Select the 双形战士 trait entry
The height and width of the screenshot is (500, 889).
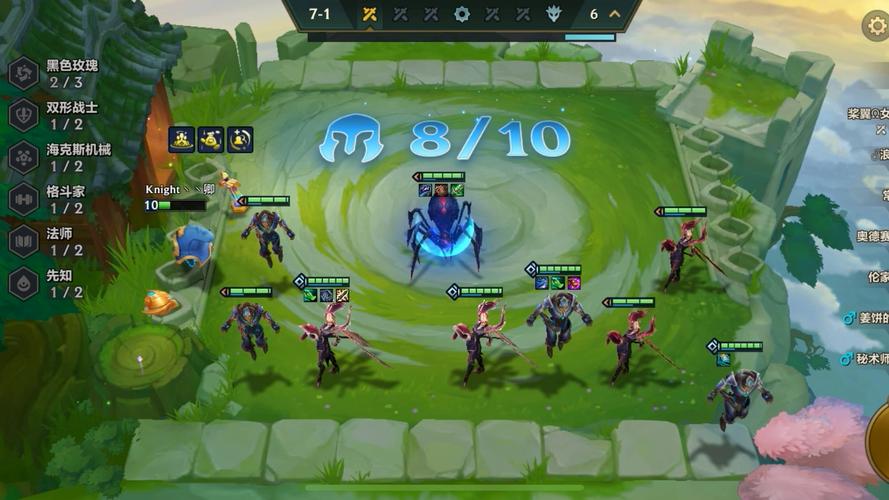pyautogui.click(x=55, y=115)
